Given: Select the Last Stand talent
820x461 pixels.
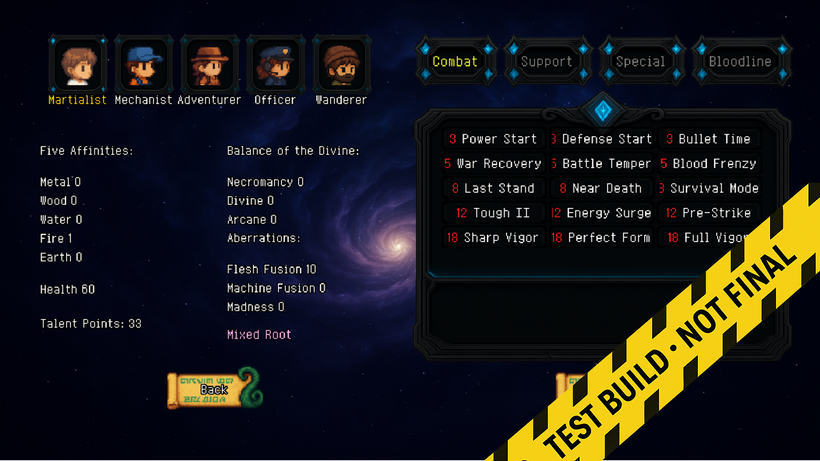Looking at the screenshot, I should click(493, 188).
